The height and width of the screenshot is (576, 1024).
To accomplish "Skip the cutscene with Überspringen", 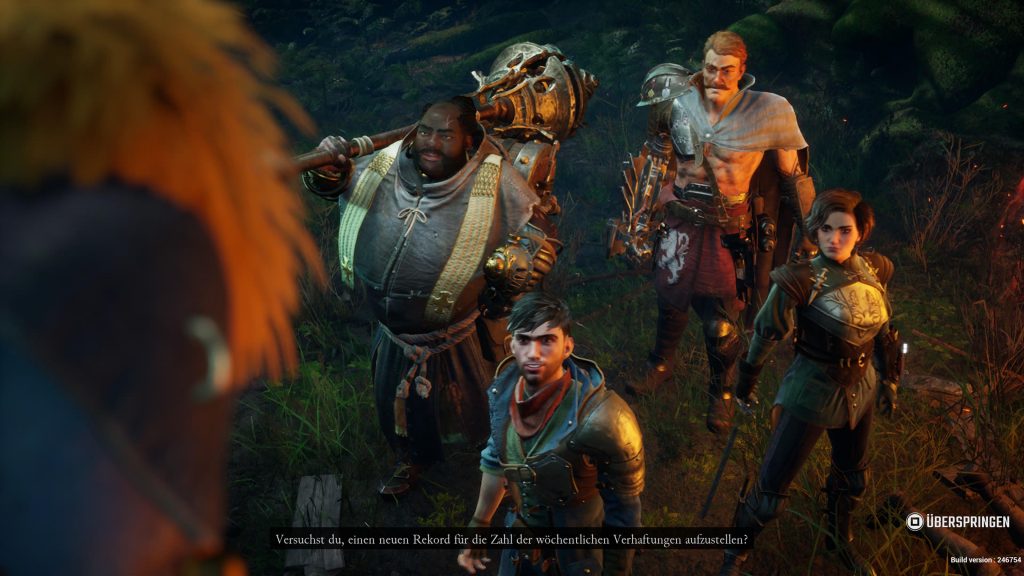I will (x=957, y=522).
